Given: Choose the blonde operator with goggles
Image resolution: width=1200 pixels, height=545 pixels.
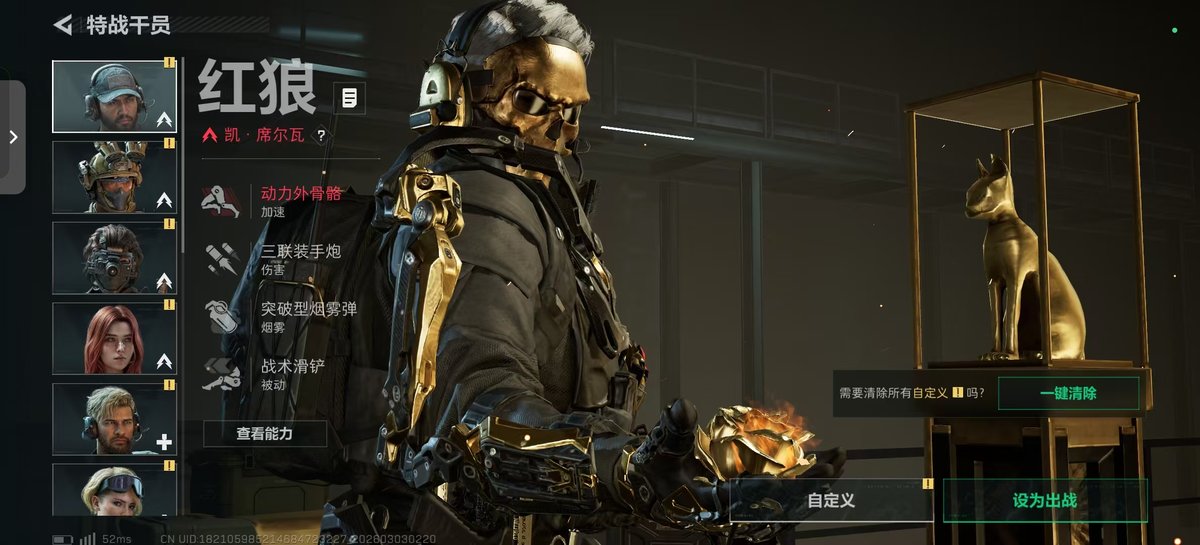Looking at the screenshot, I should coord(114,489).
